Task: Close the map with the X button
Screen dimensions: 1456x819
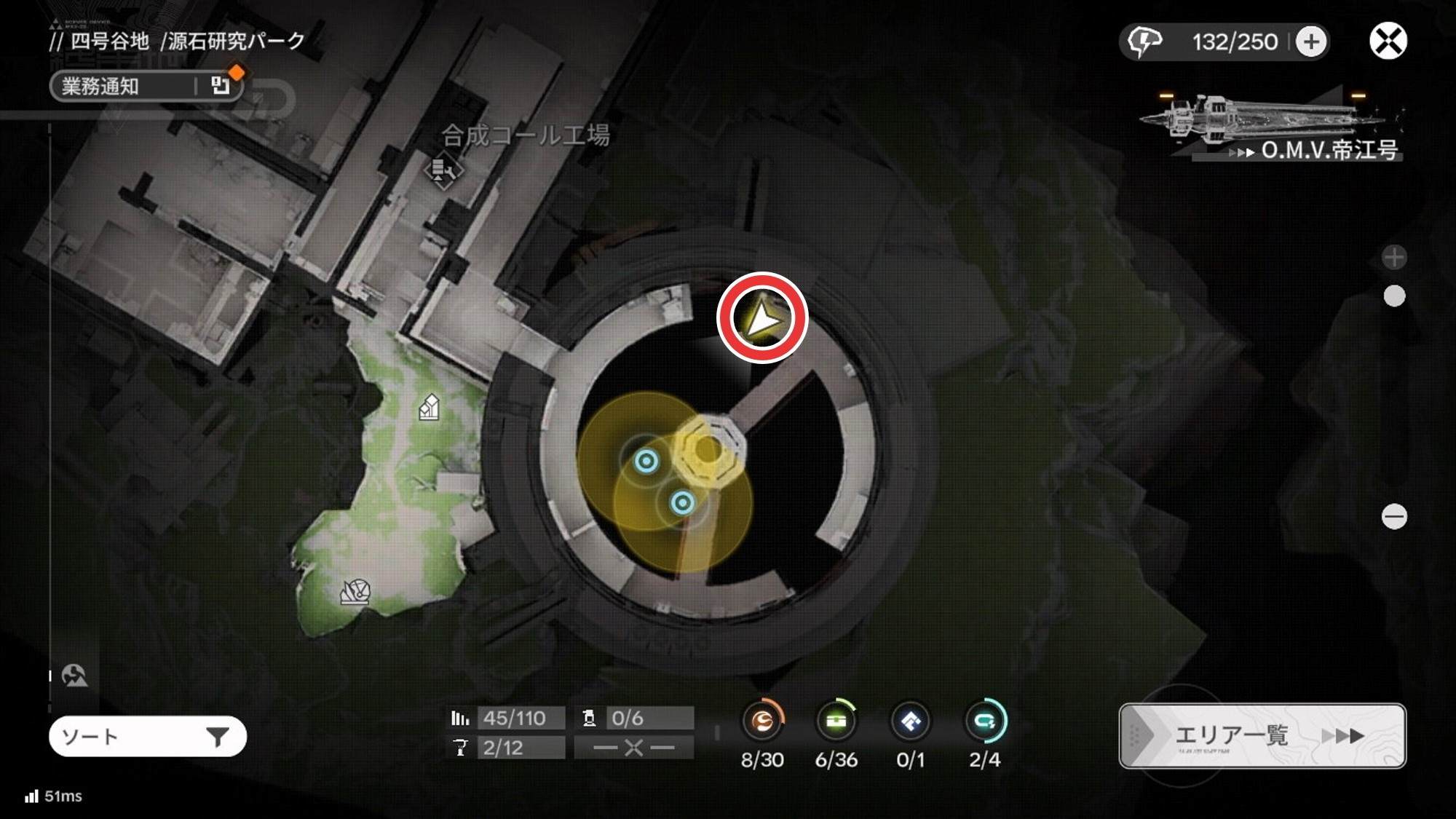Action: [x=1388, y=41]
